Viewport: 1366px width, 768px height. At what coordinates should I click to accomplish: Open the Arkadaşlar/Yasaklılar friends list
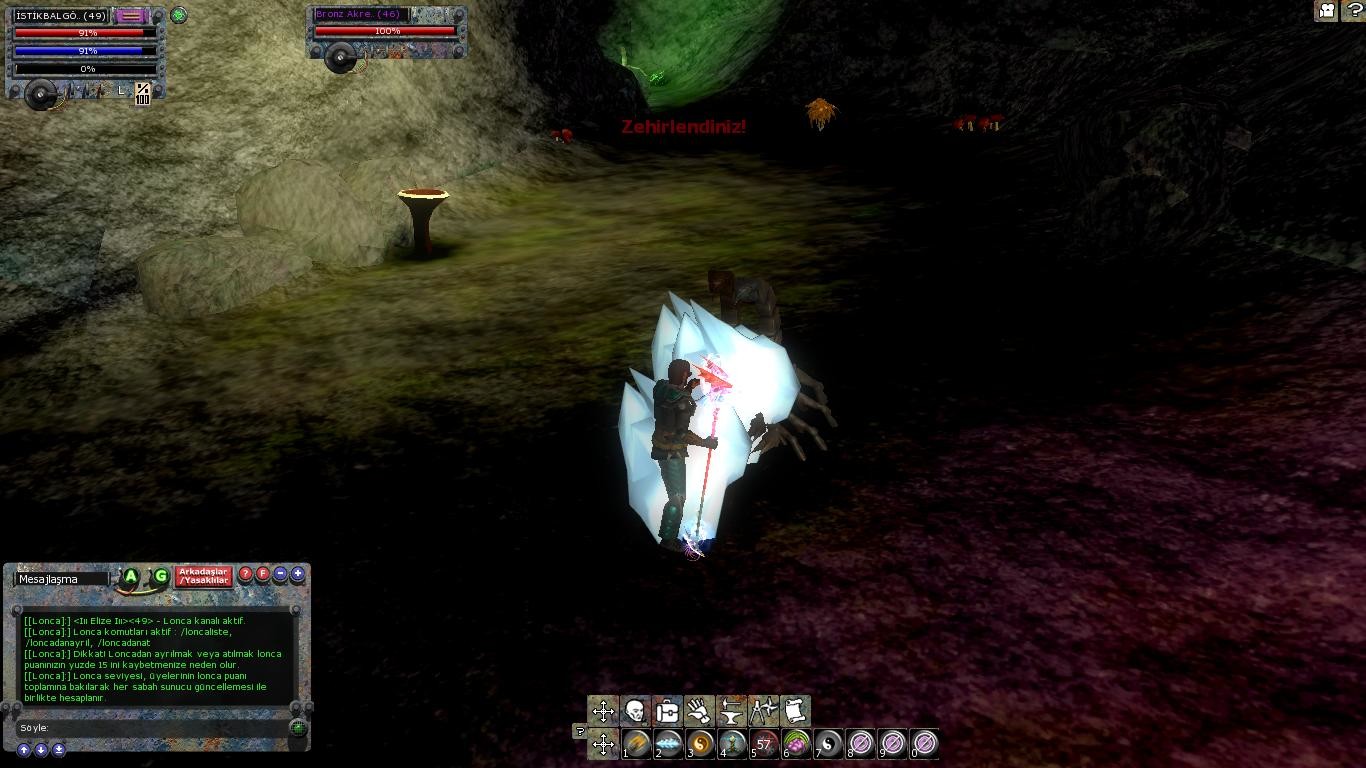coord(204,576)
